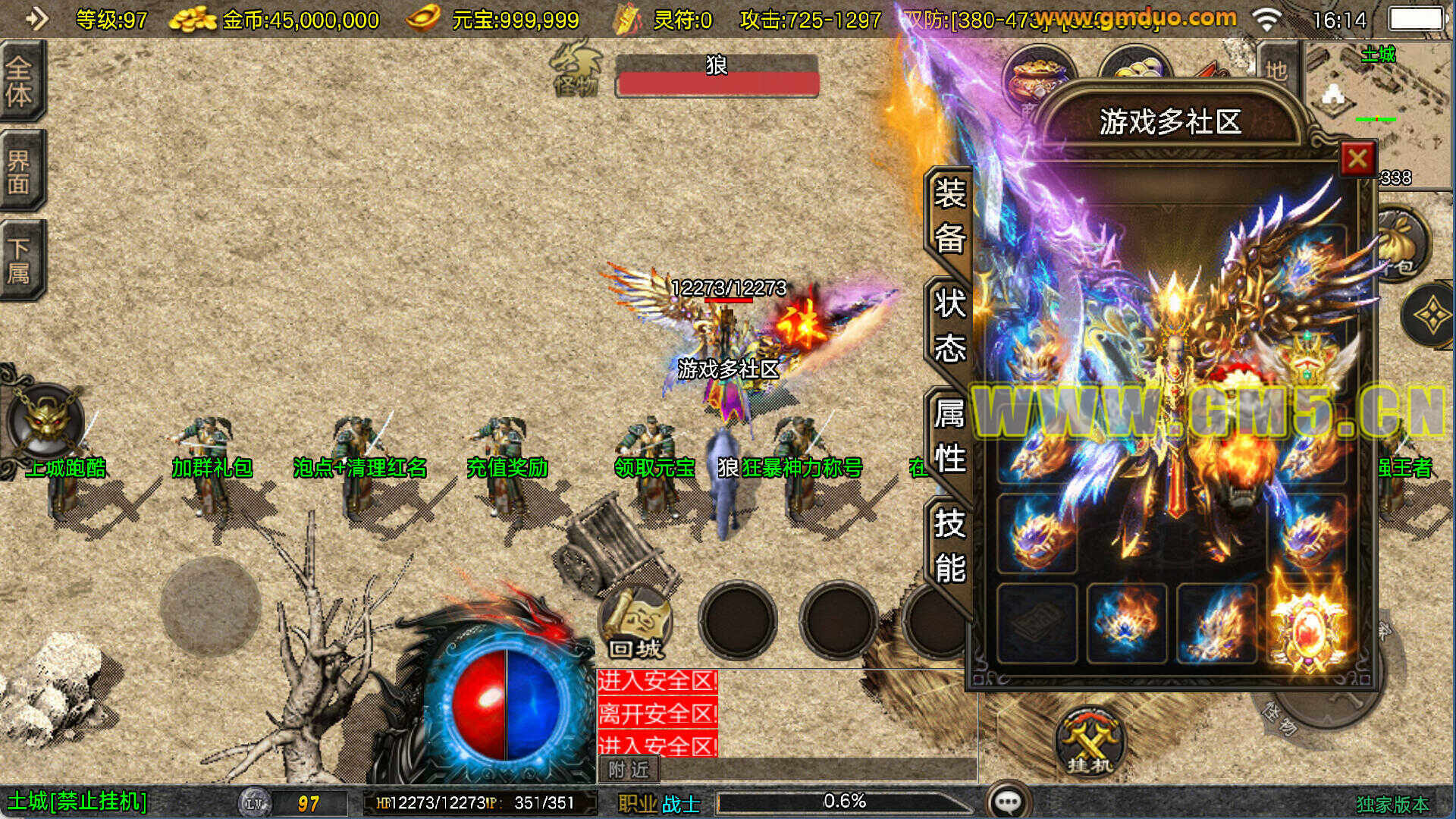Open the 土城 minimap
Viewport: 1456px width, 819px height.
1376,106
